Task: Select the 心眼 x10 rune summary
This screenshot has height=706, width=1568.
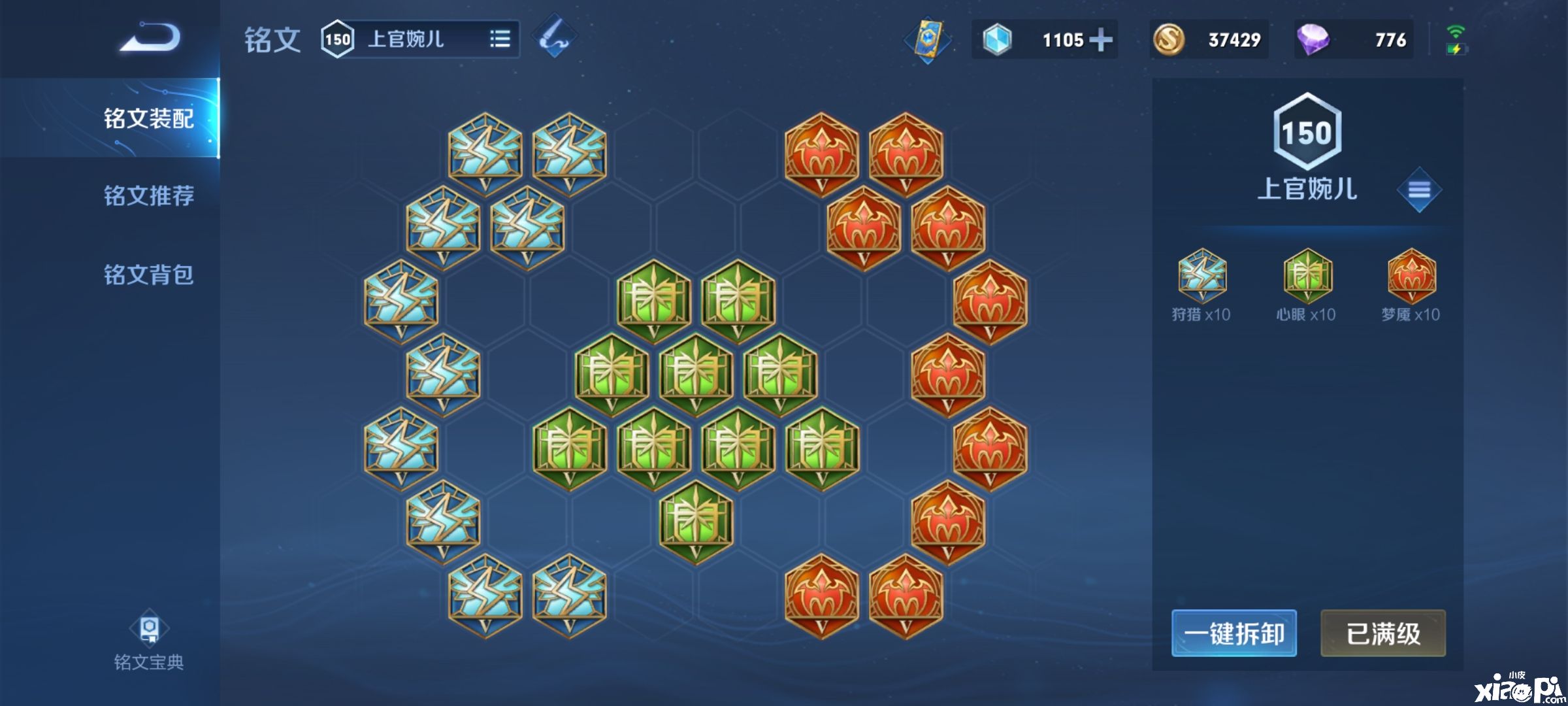Action: click(x=1307, y=286)
